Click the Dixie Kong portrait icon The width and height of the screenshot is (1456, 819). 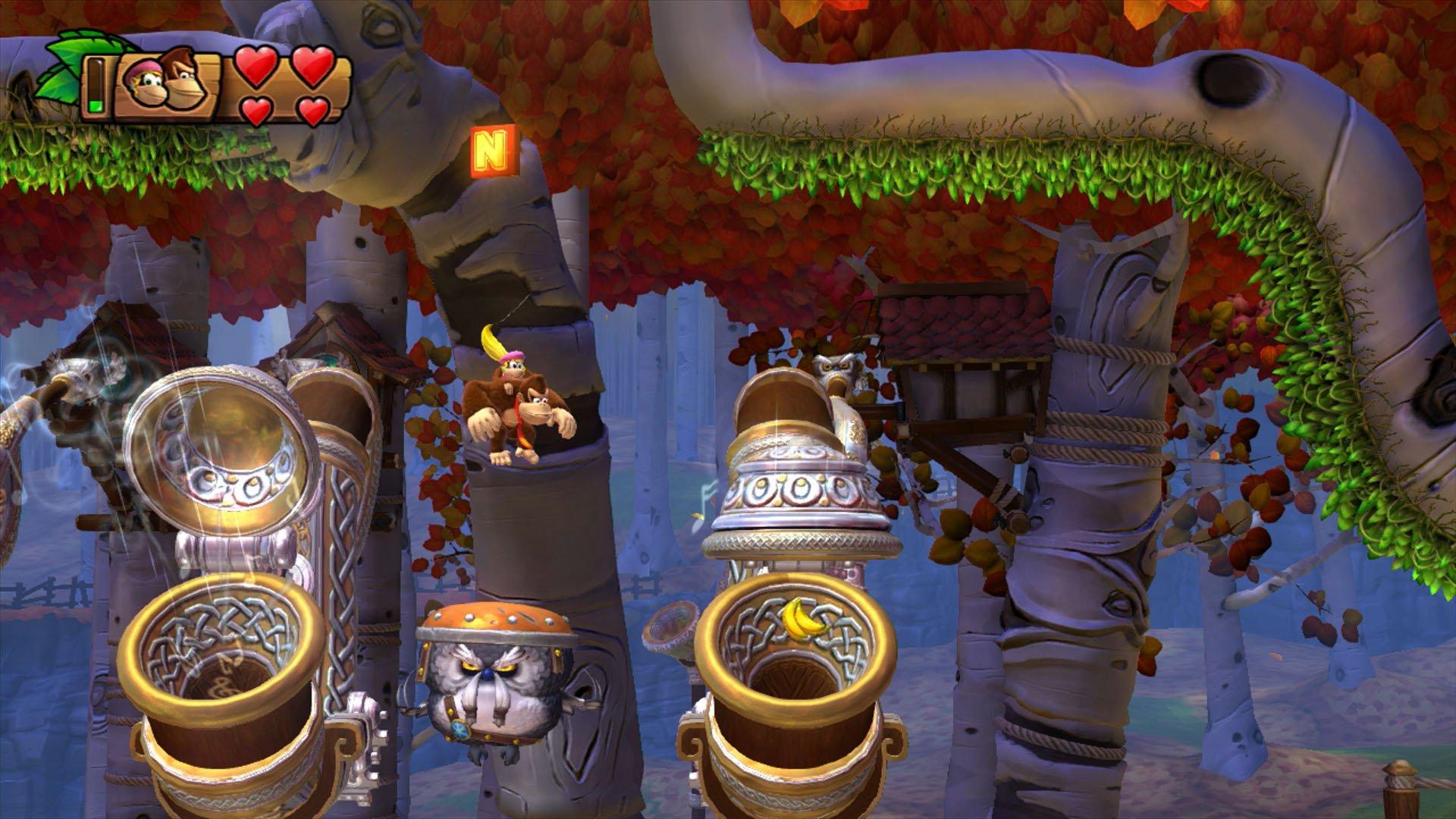pos(144,82)
